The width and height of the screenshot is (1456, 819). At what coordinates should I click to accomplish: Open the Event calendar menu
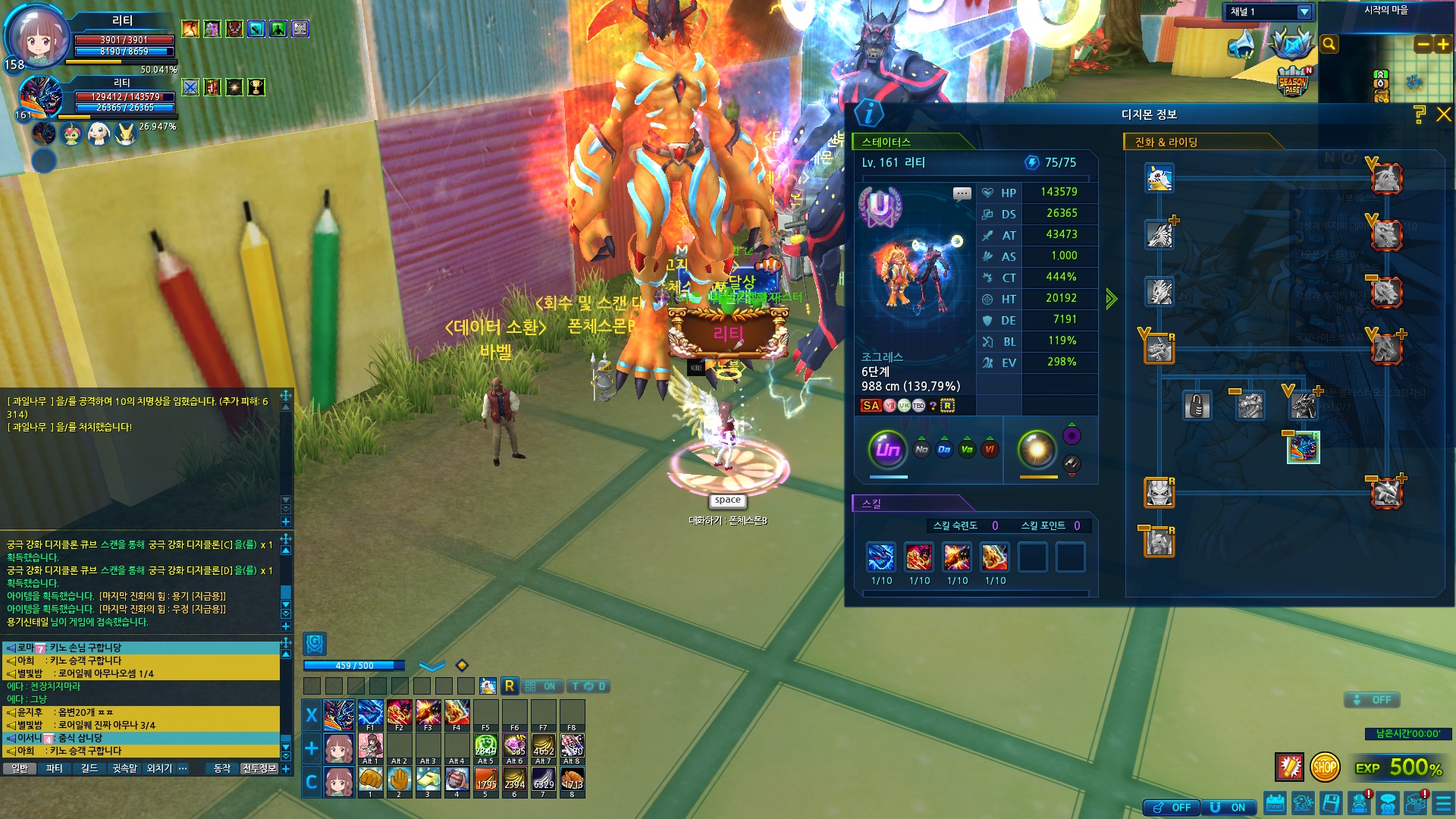(1275, 803)
